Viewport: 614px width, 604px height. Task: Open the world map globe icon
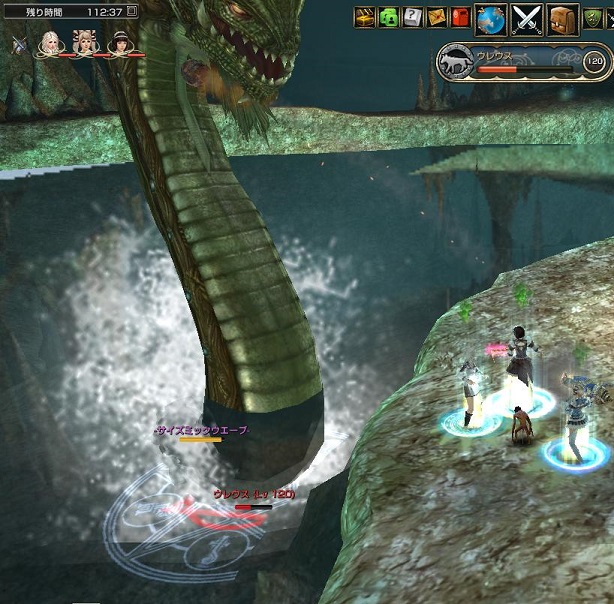click(x=490, y=18)
